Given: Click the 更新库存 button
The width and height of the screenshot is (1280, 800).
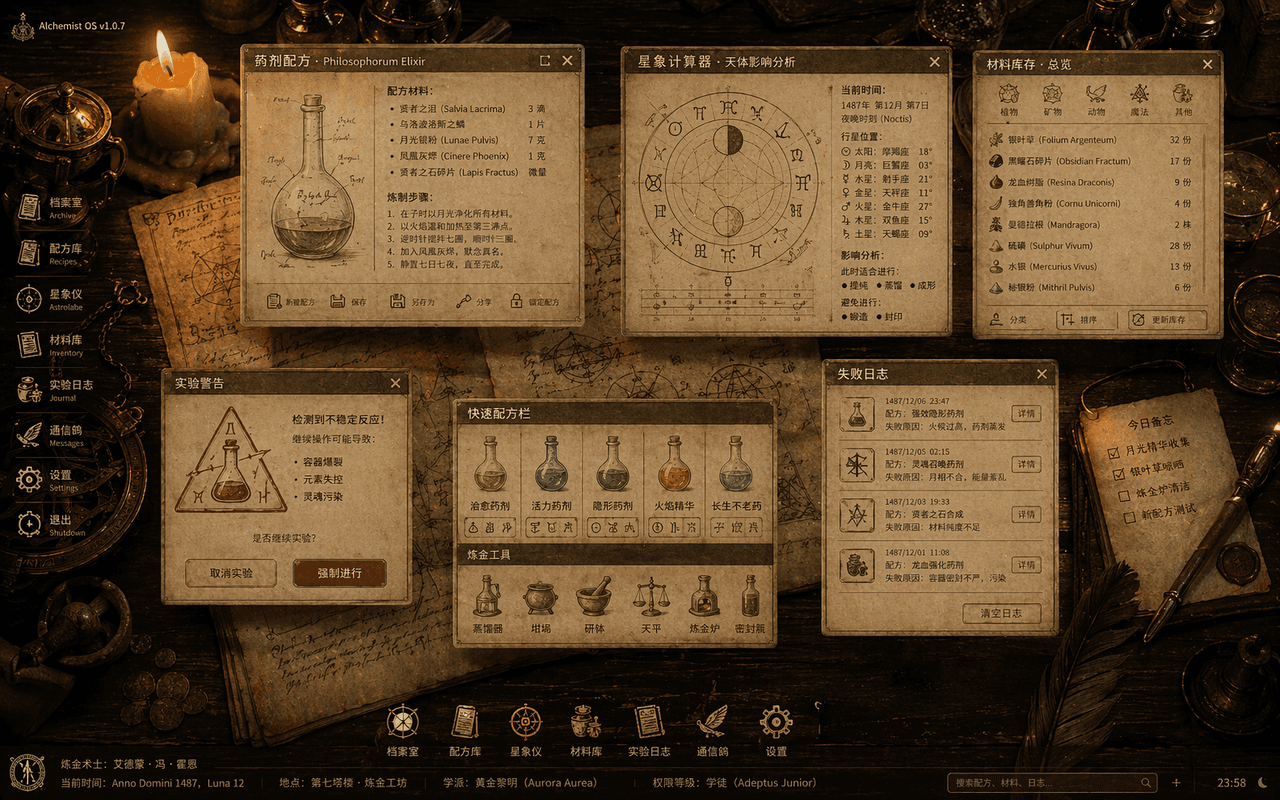Looking at the screenshot, I should 1167,320.
